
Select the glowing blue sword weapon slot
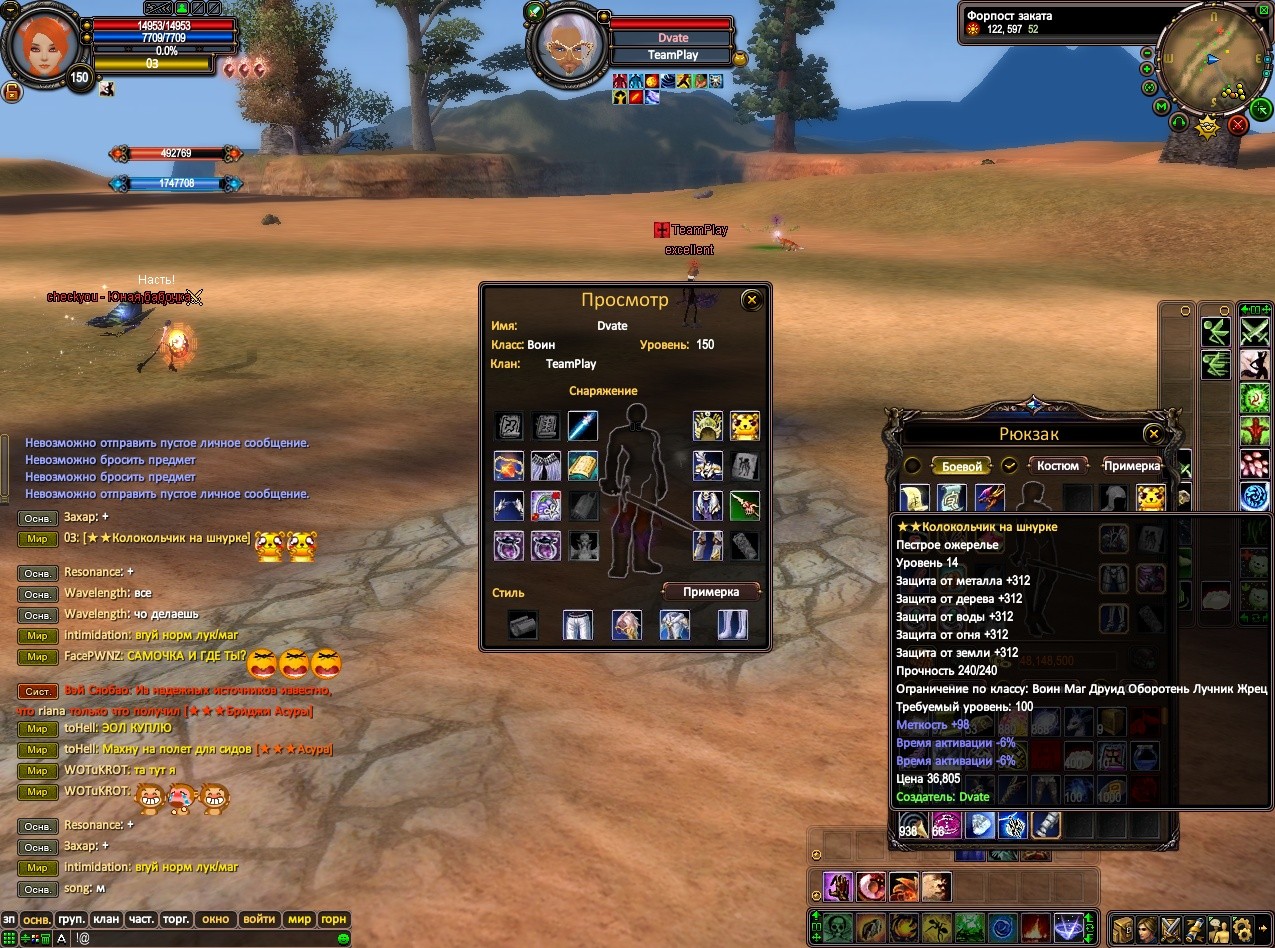583,426
